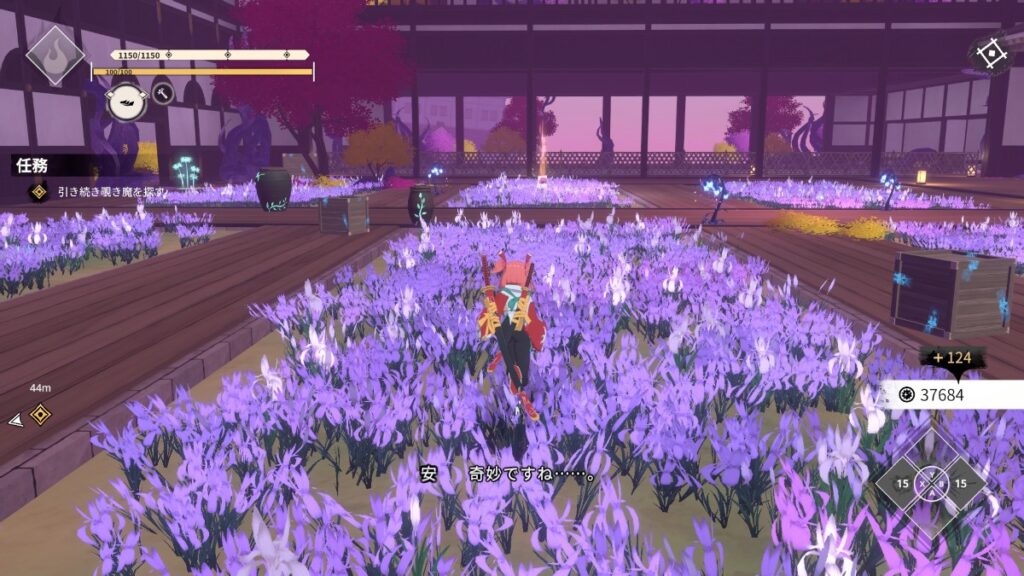Click the small hammer skill icon
Screen dimensions: 1024x576
pos(162,94)
